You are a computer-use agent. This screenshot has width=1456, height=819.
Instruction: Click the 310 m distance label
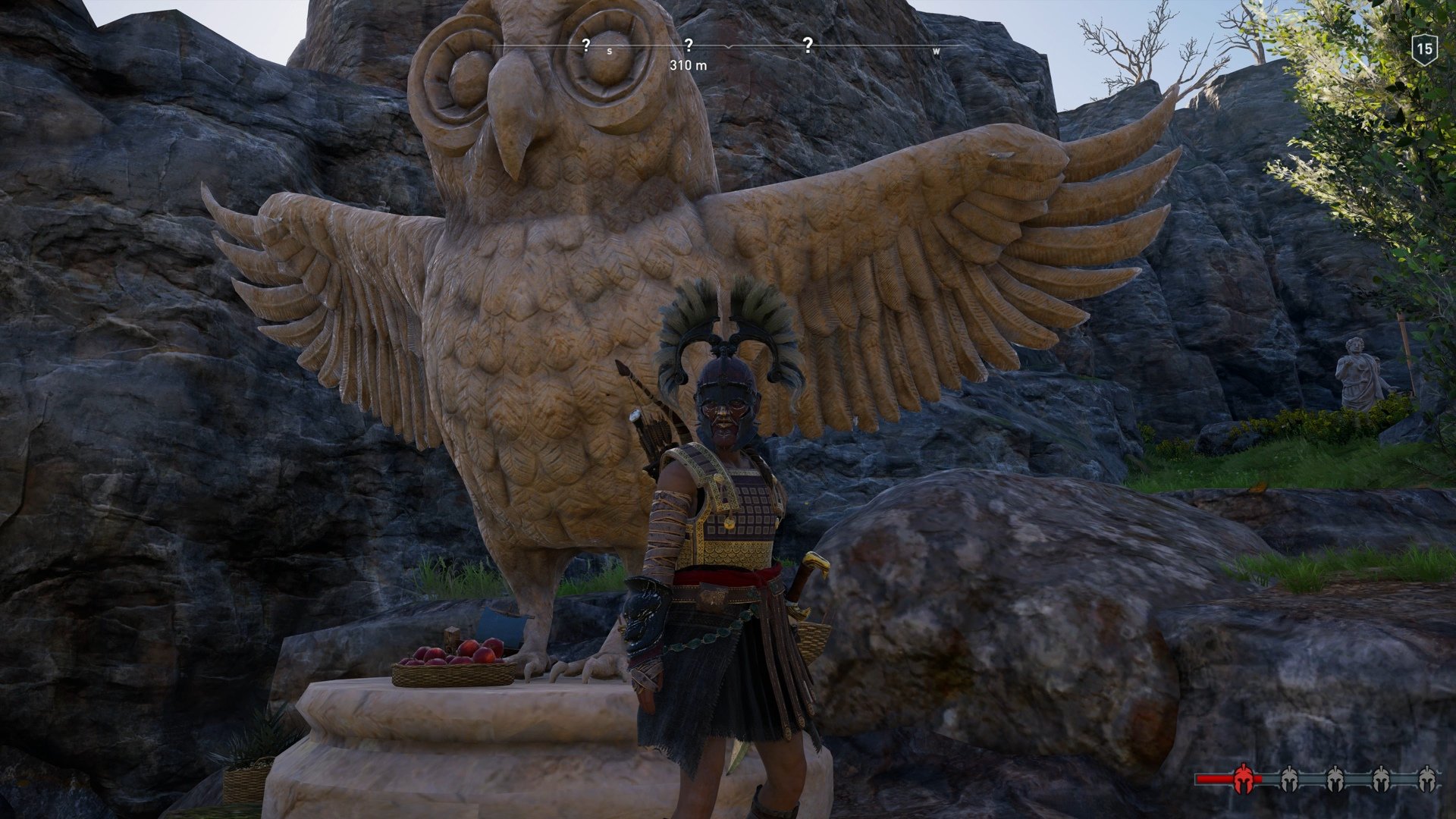coord(688,66)
